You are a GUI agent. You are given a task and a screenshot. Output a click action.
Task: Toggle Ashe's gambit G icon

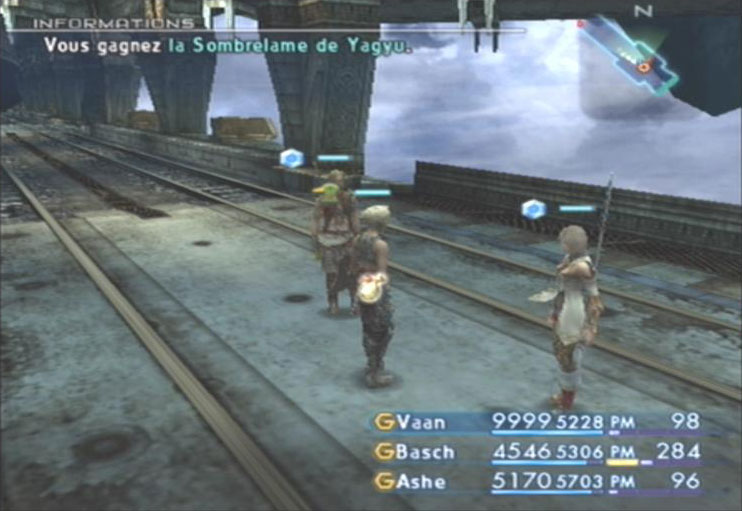[382, 482]
